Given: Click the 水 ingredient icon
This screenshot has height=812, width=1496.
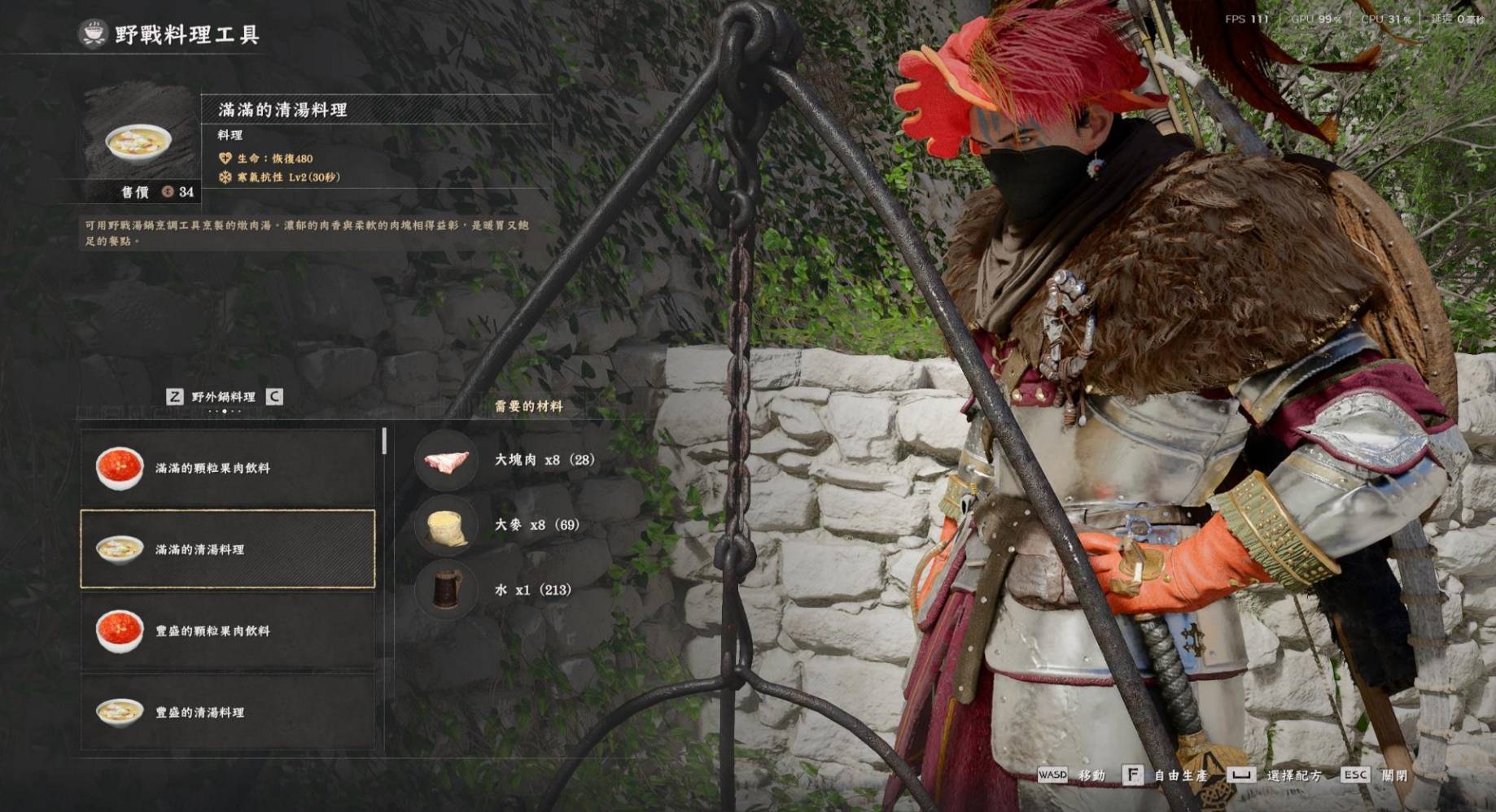Looking at the screenshot, I should coord(446,589).
